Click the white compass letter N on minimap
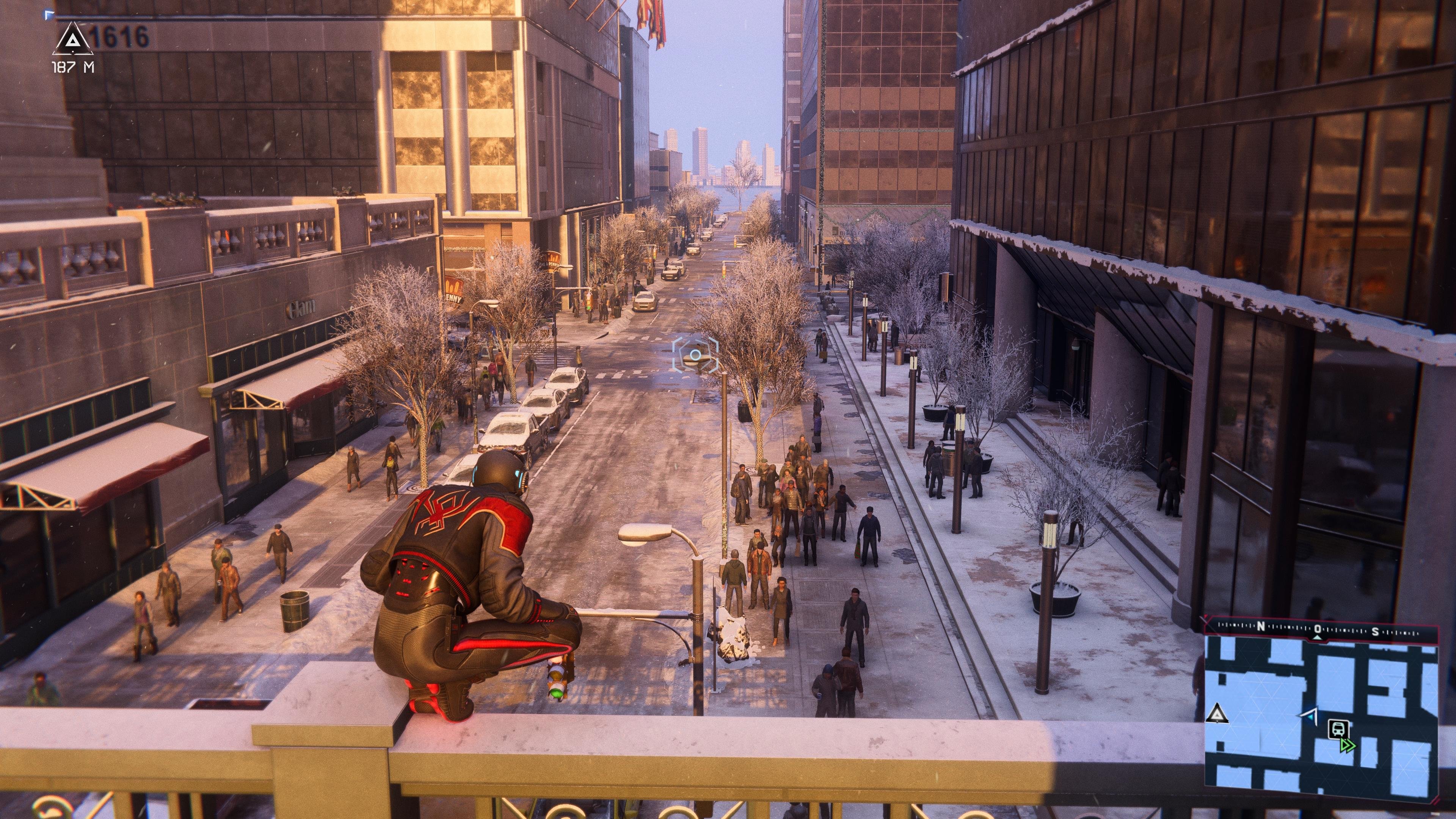Image resolution: width=1456 pixels, height=819 pixels. tap(1260, 626)
